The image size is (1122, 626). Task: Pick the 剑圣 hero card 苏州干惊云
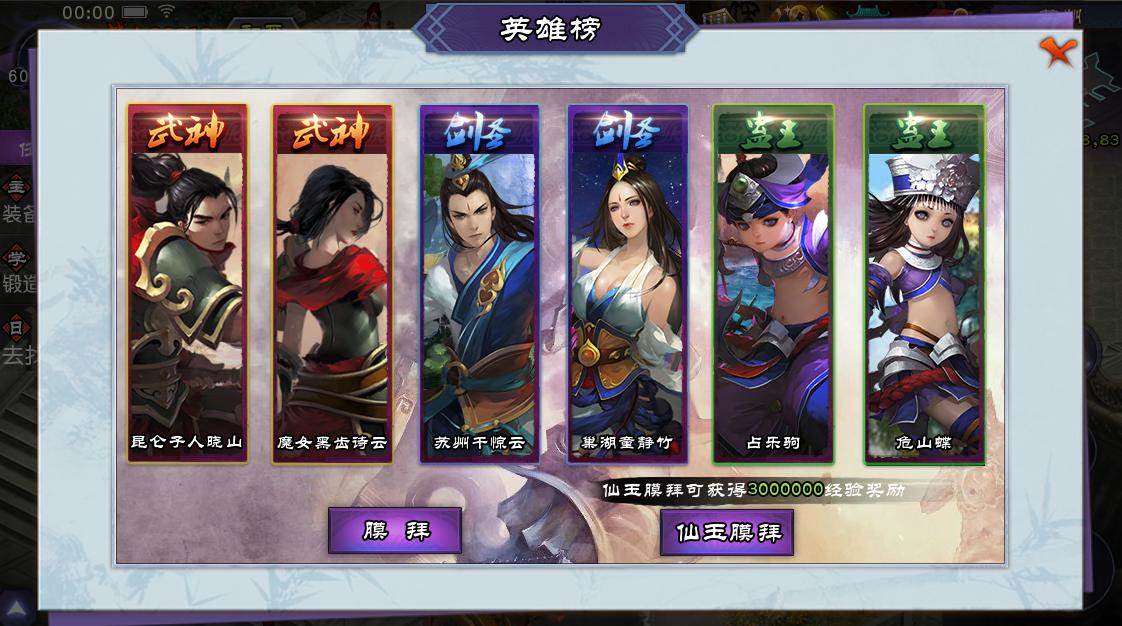479,284
